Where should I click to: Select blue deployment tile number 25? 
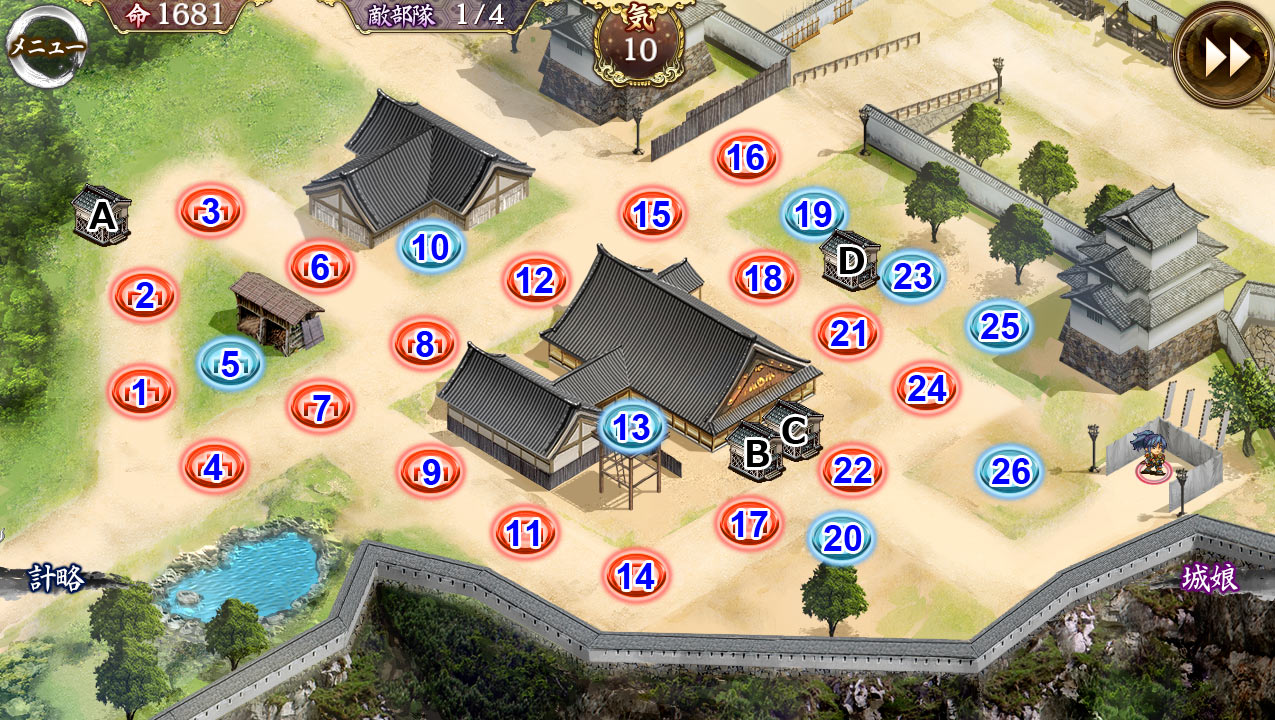(999, 326)
